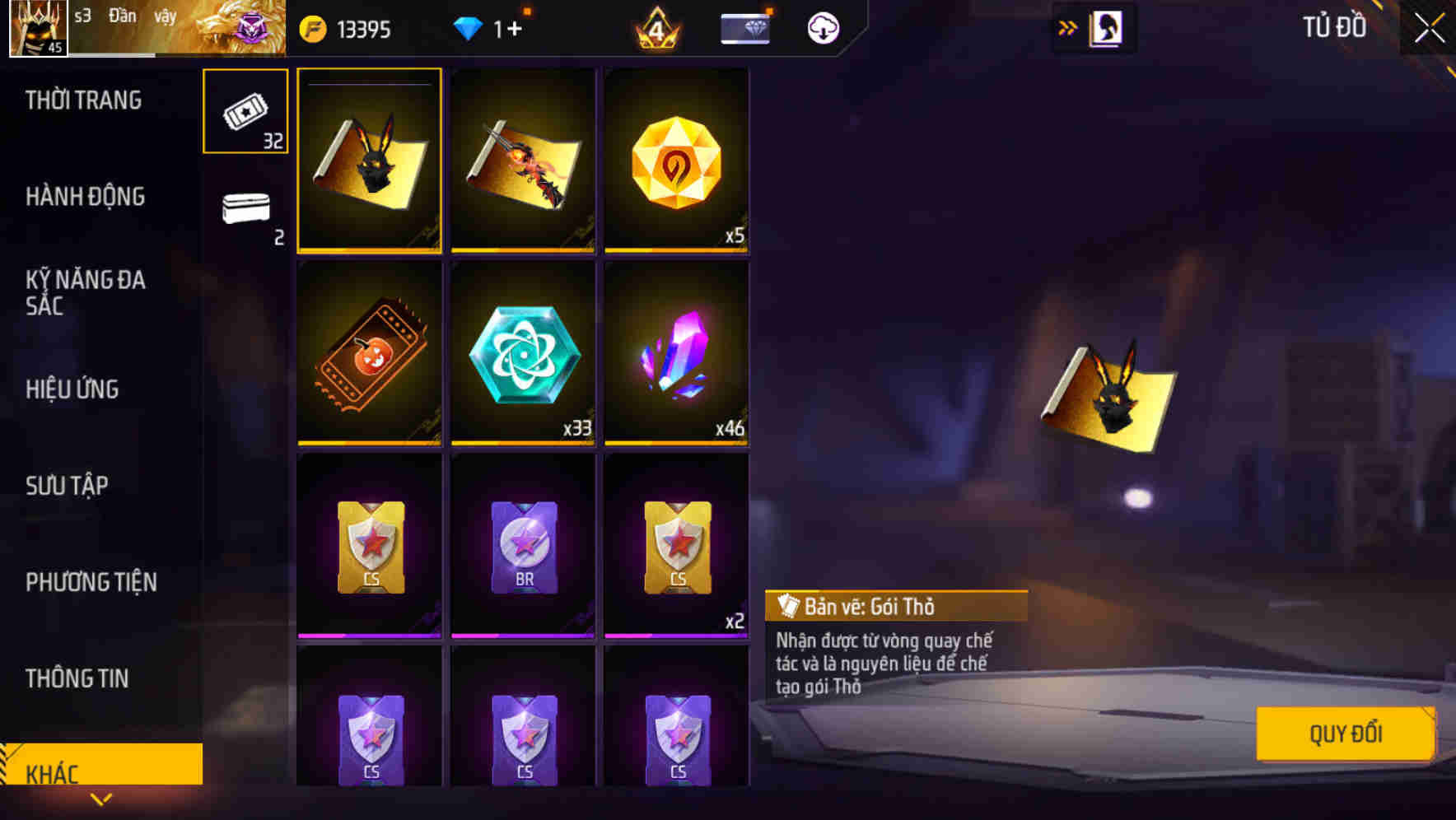Open the membership diamond card icon
The image size is (1456, 820).
742,27
